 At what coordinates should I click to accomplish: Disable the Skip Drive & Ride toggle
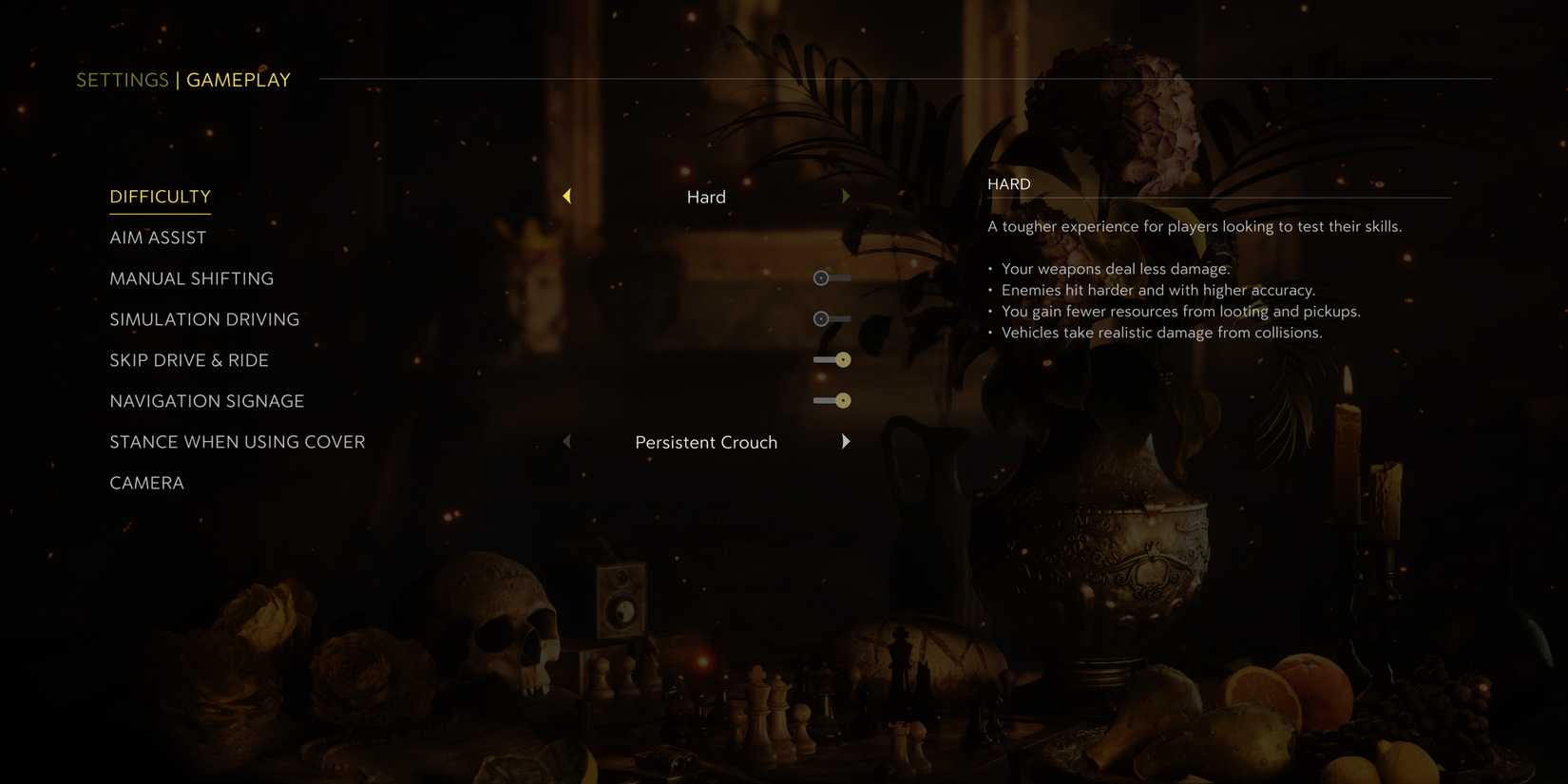(x=832, y=359)
